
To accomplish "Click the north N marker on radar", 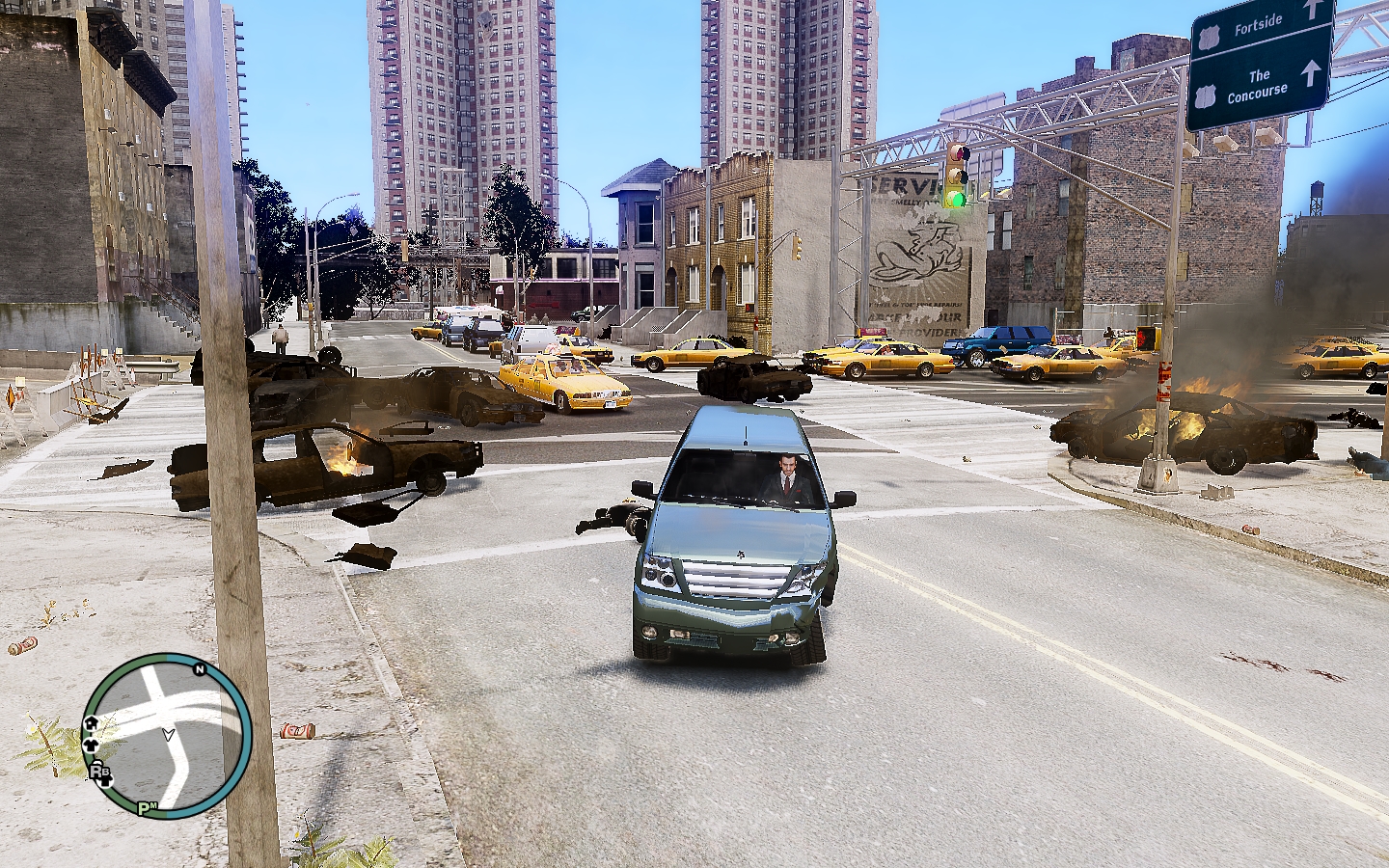I will pos(200,669).
